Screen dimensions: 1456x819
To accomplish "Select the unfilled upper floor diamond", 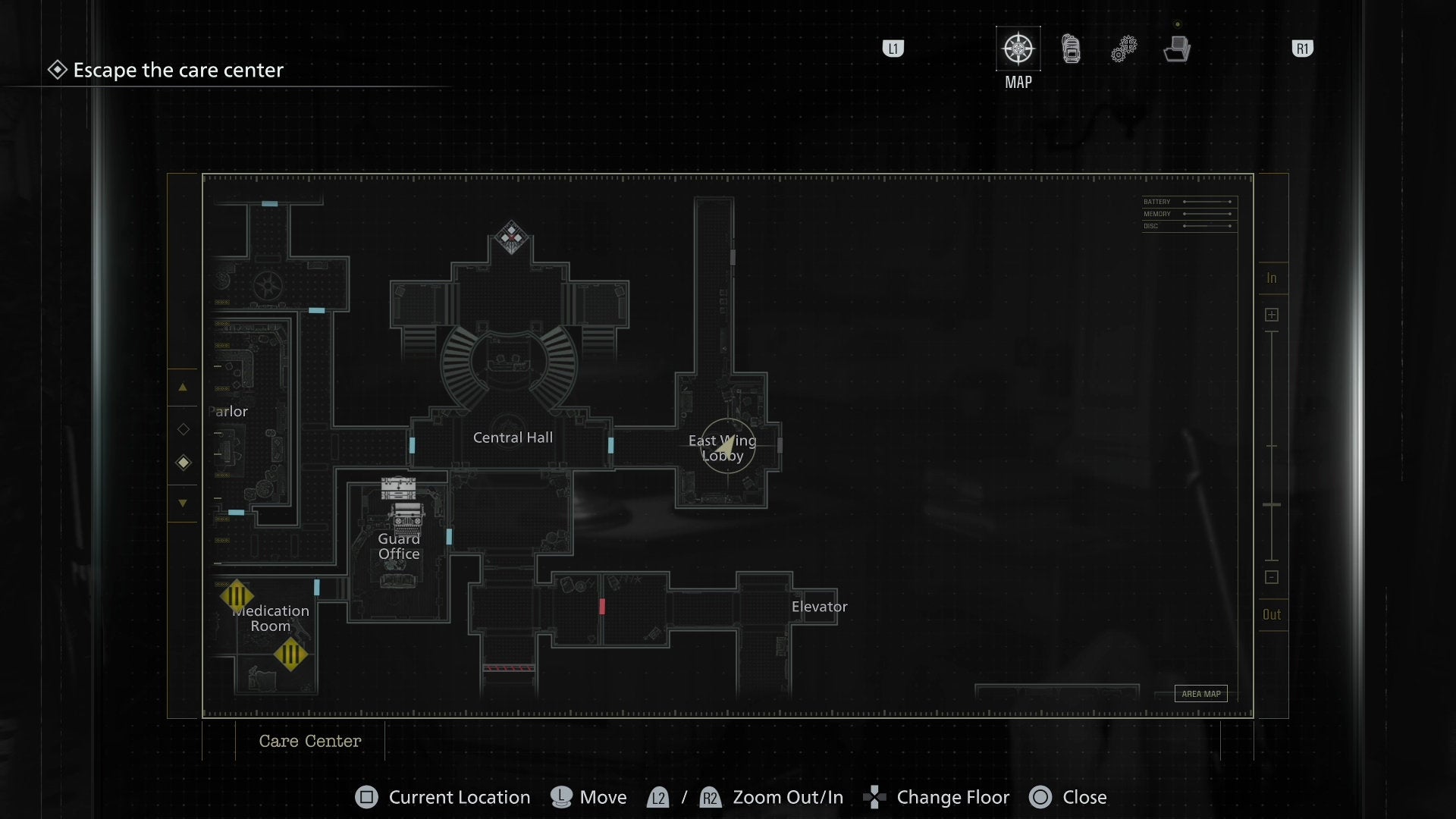I will tap(183, 428).
